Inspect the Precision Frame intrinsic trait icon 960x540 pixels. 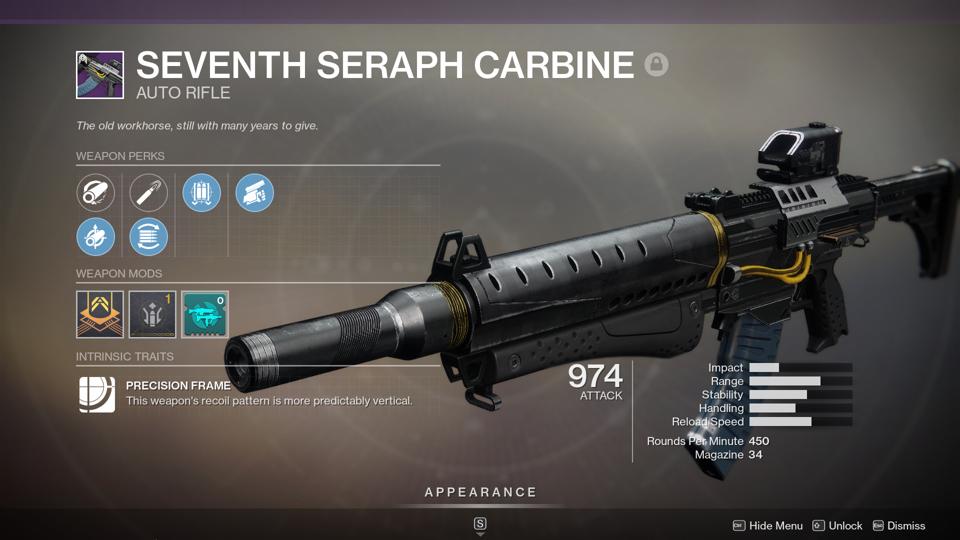pos(97,394)
